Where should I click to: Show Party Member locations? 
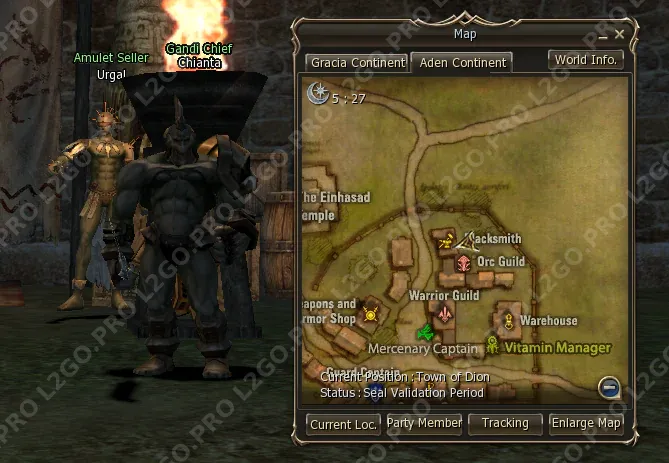(x=424, y=424)
